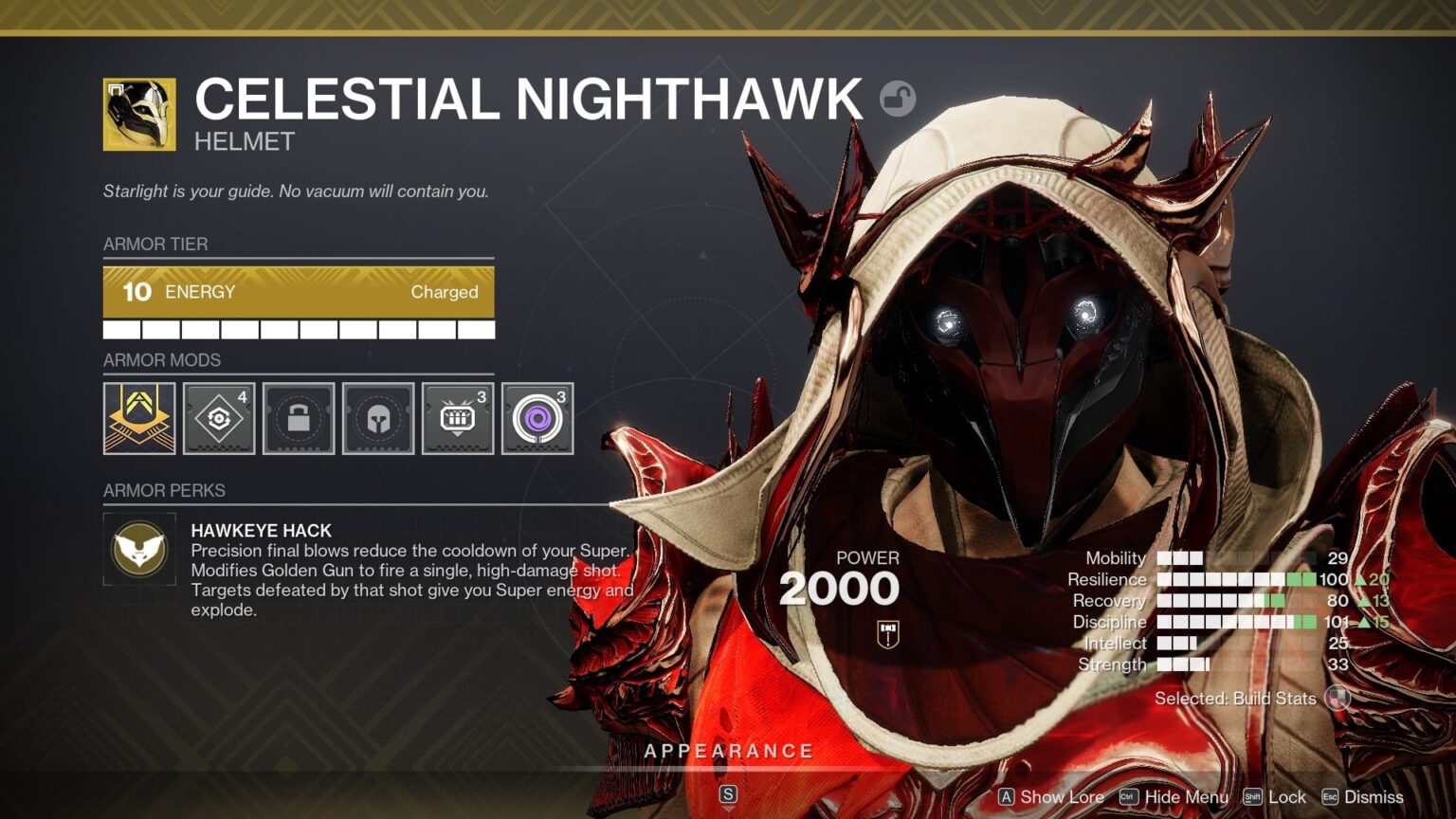Click the Charged energy tier bar
The image size is (1456, 819).
coord(299,292)
